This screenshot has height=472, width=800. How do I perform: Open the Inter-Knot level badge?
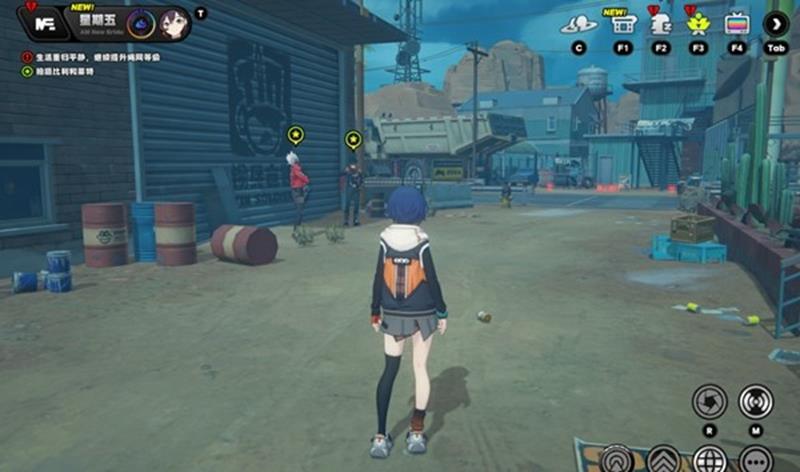tap(43, 22)
